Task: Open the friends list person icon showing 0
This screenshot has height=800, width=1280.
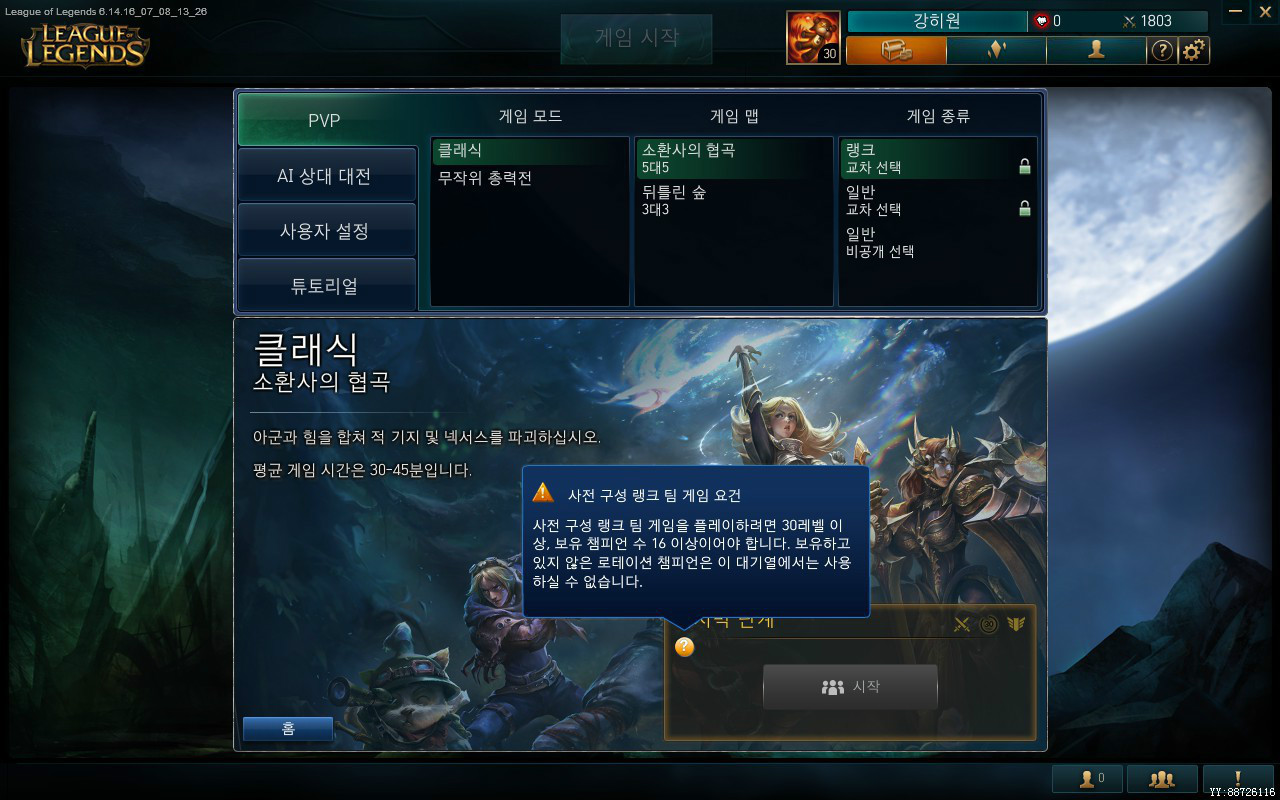Action: coord(1087,778)
